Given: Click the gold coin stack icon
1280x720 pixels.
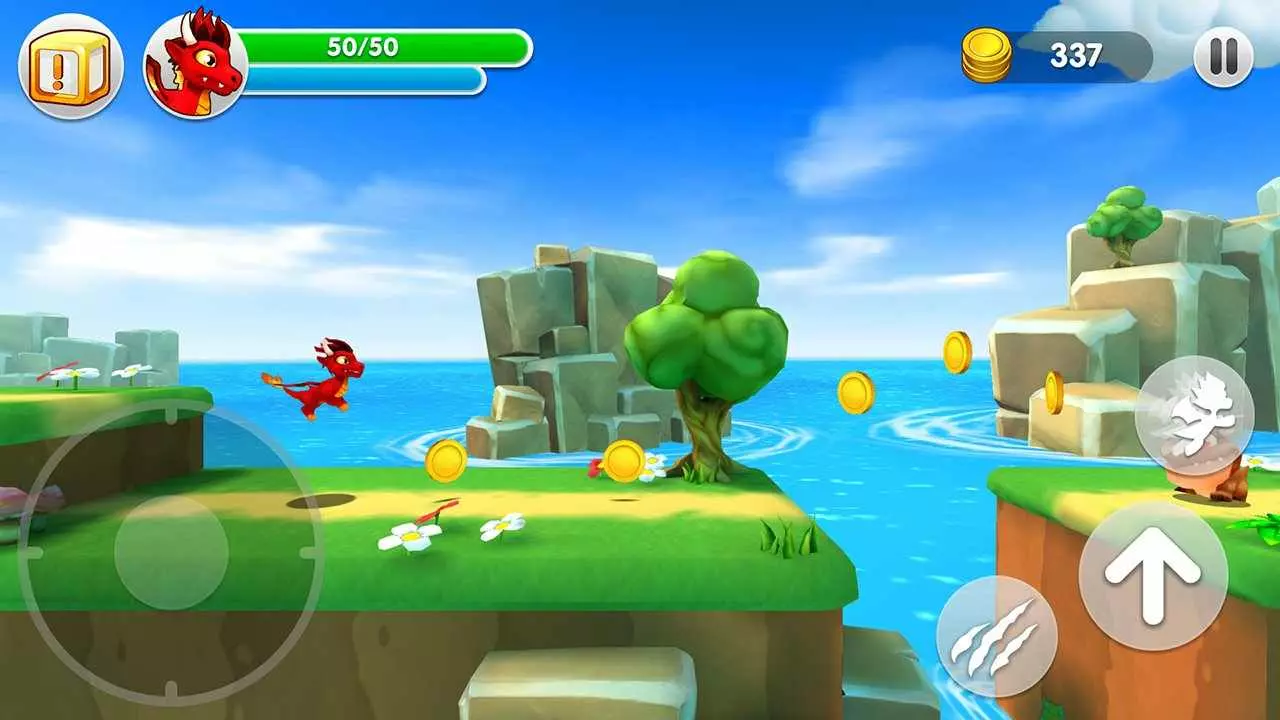Looking at the screenshot, I should click(x=987, y=54).
